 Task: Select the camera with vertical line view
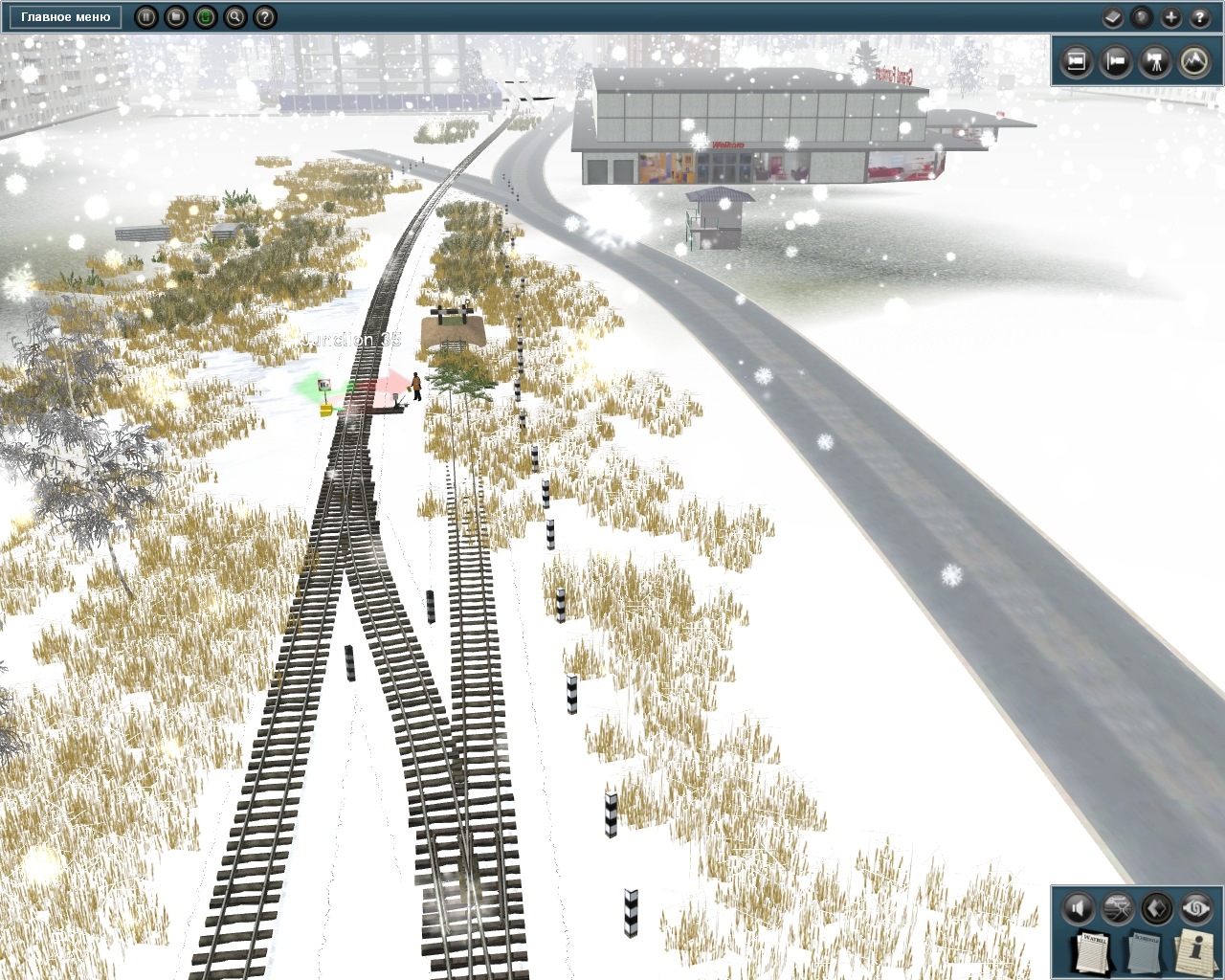pos(1116,62)
